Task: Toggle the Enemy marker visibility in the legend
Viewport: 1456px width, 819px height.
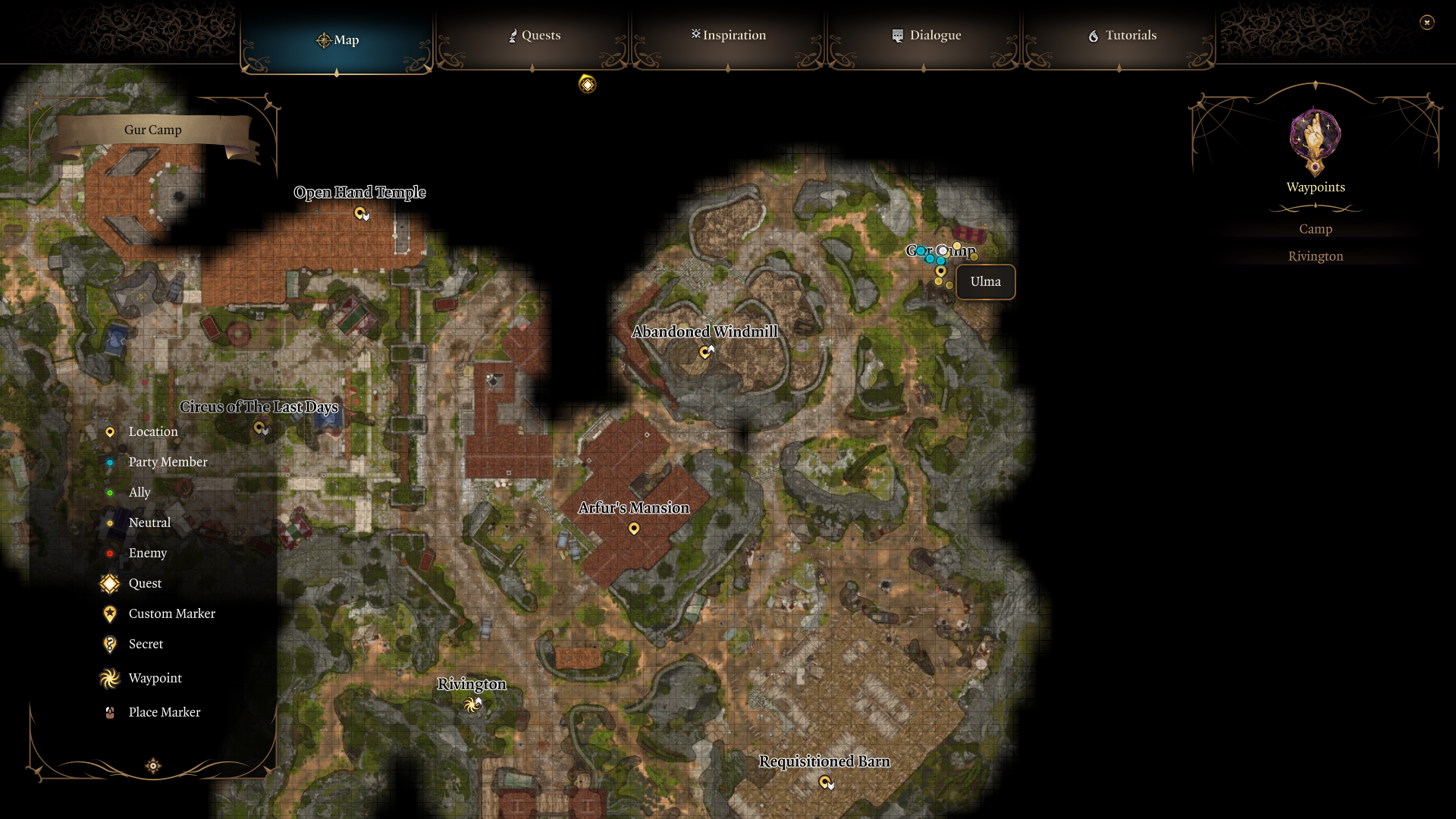Action: point(110,553)
